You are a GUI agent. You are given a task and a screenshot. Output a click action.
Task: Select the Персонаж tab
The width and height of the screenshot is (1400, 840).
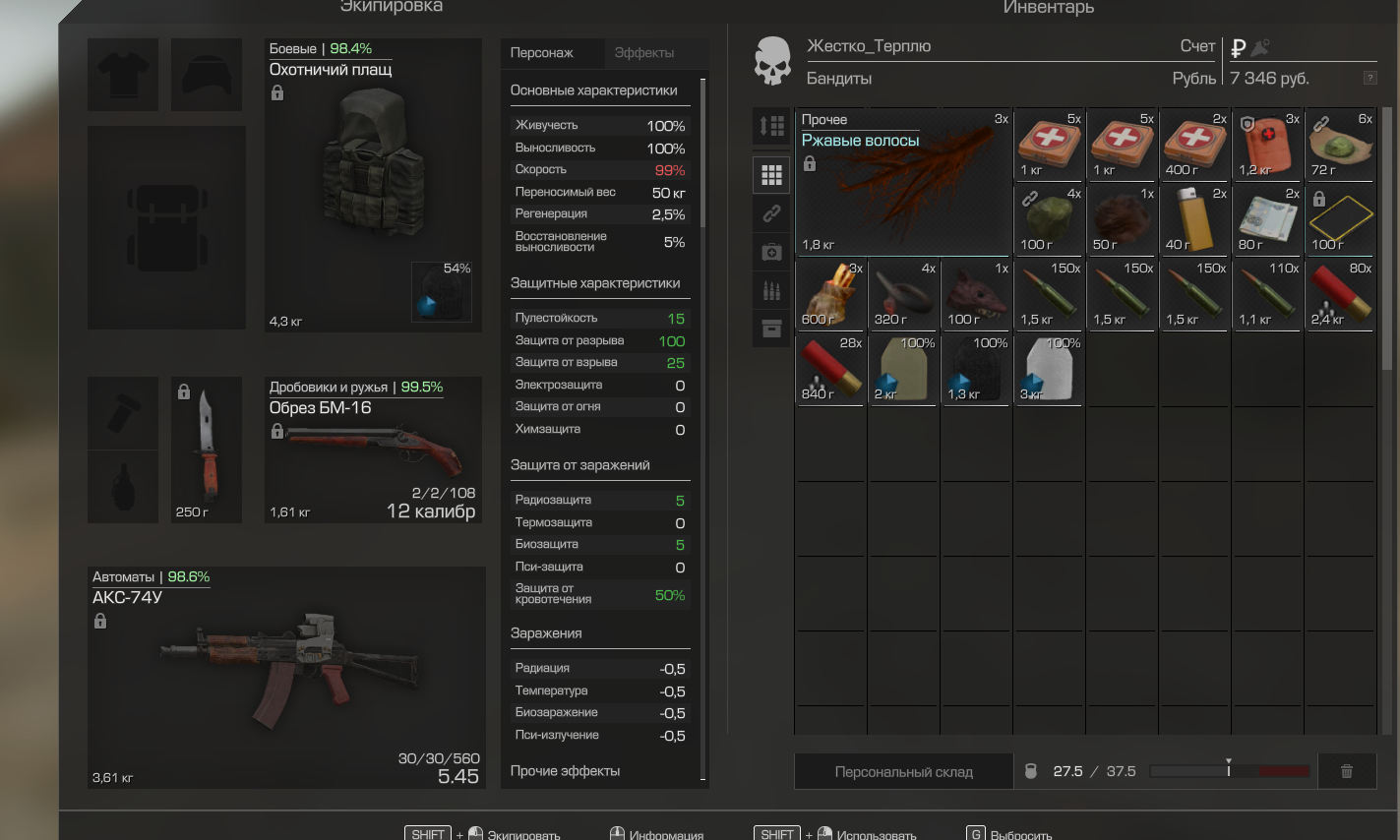(542, 53)
